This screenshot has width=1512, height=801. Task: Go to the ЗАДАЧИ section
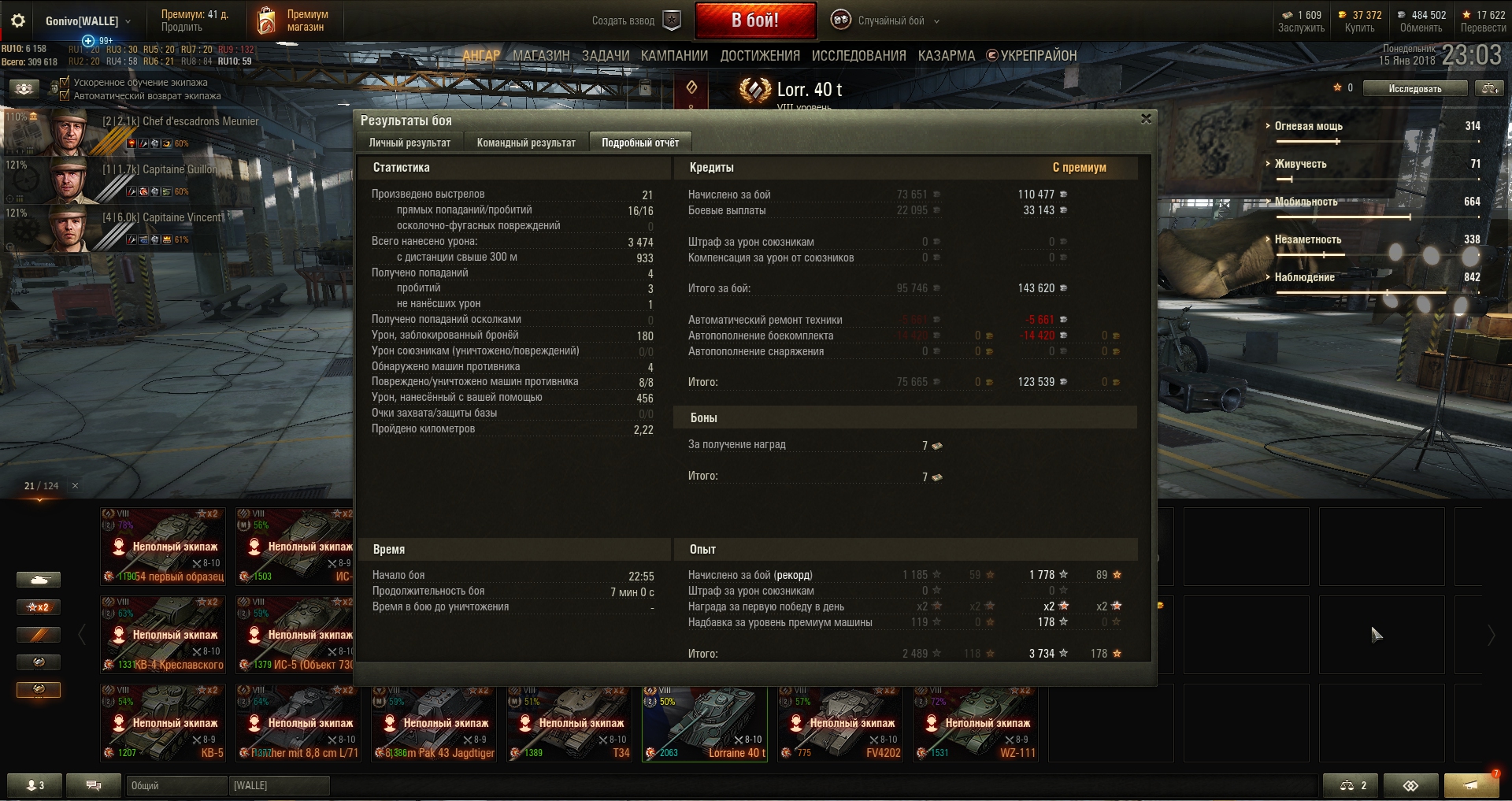click(x=605, y=56)
